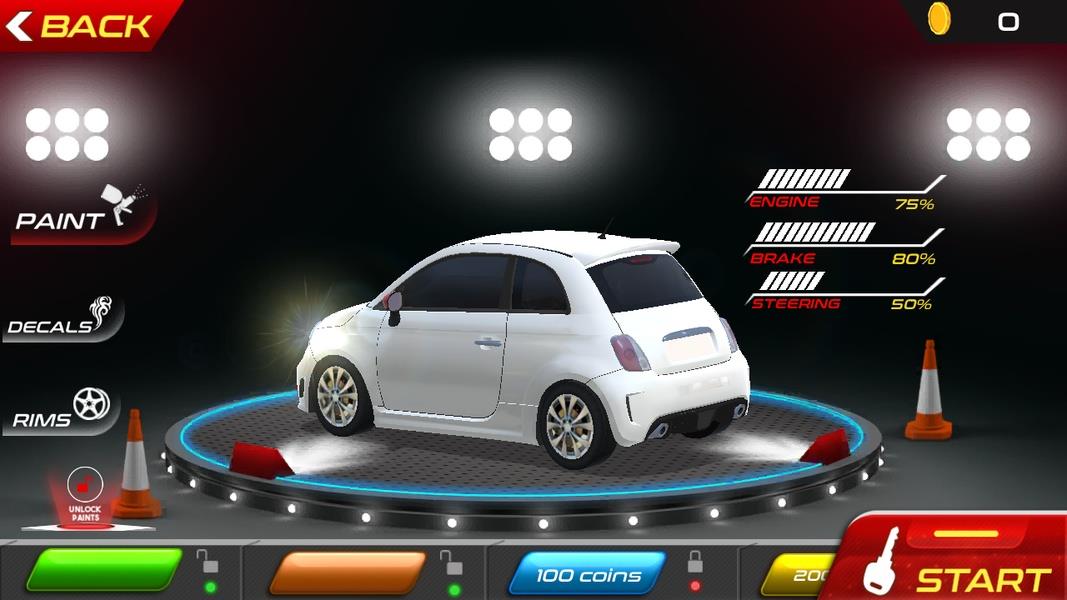The height and width of the screenshot is (600, 1067).
Task: Tap the Unlock Paints button
Action: coord(86,497)
